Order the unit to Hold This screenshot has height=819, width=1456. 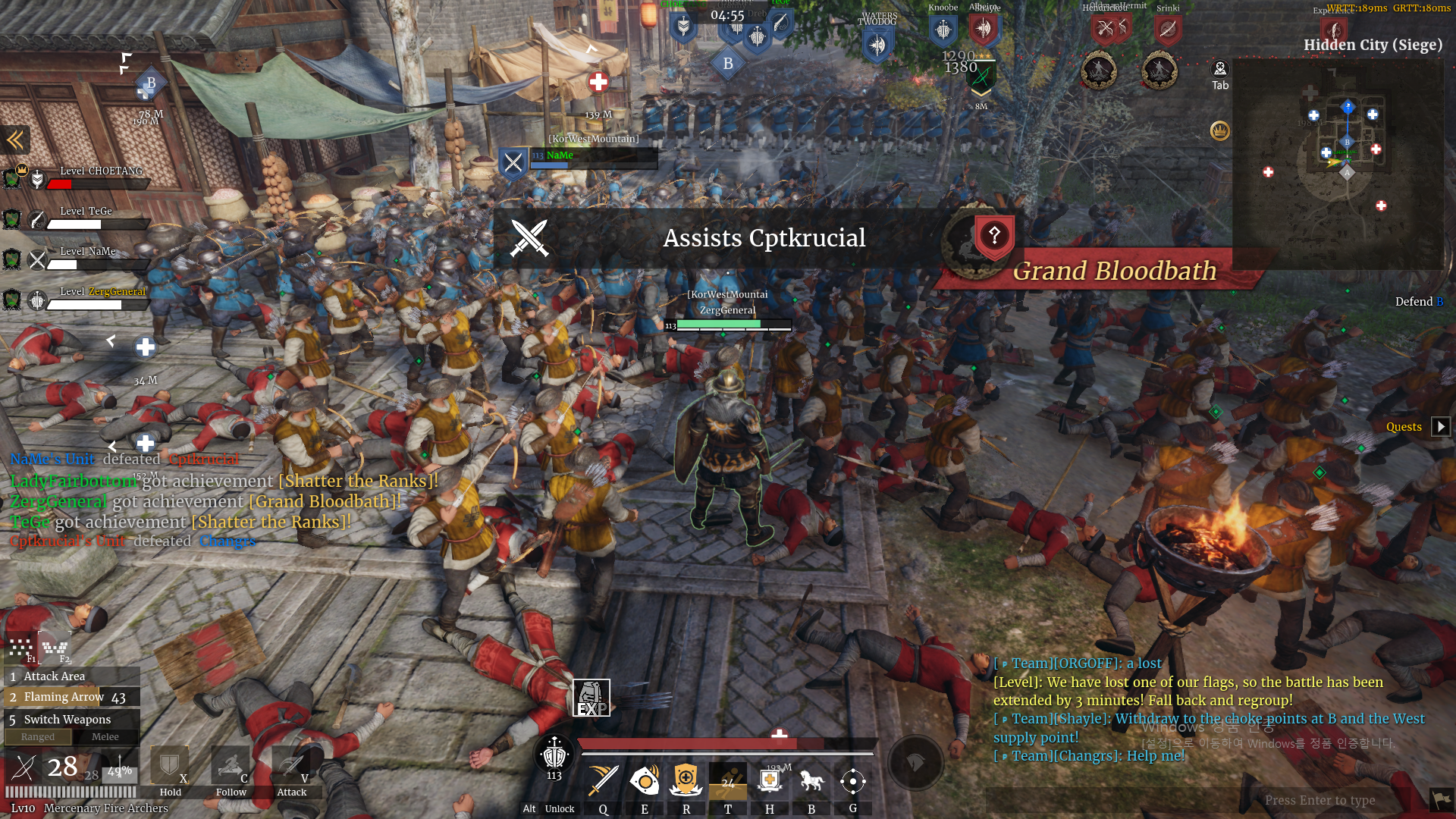[170, 770]
